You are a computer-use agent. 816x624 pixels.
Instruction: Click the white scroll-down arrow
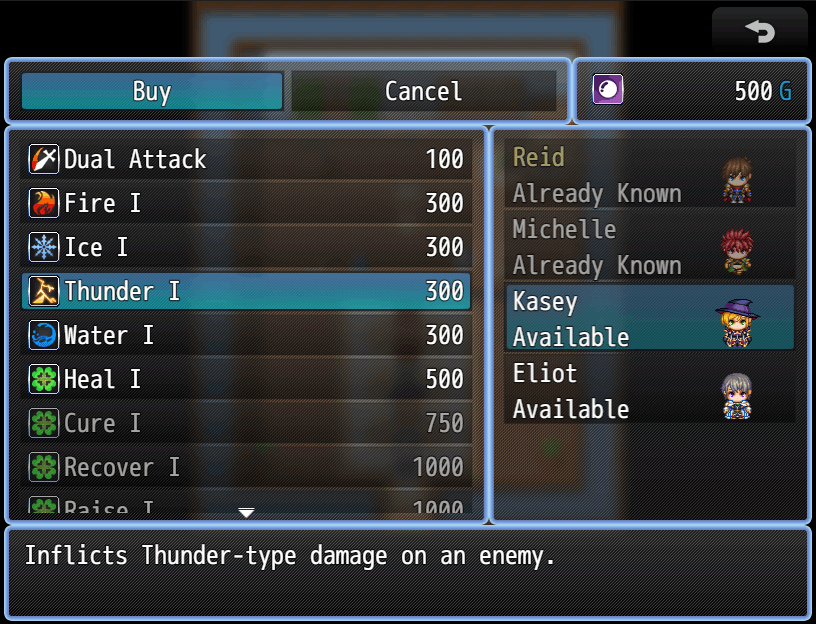246,513
